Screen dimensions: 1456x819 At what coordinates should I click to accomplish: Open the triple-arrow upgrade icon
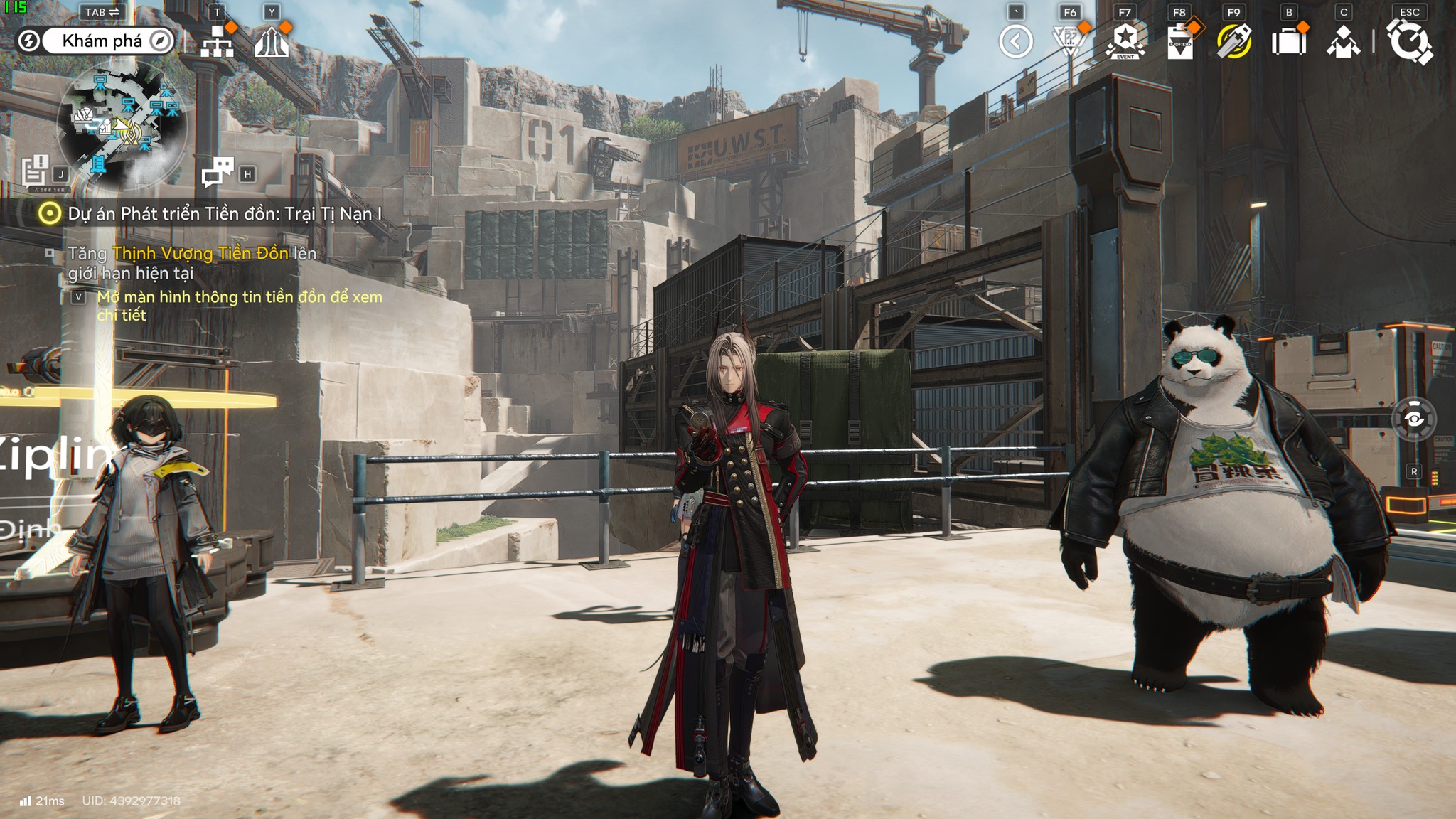[272, 42]
